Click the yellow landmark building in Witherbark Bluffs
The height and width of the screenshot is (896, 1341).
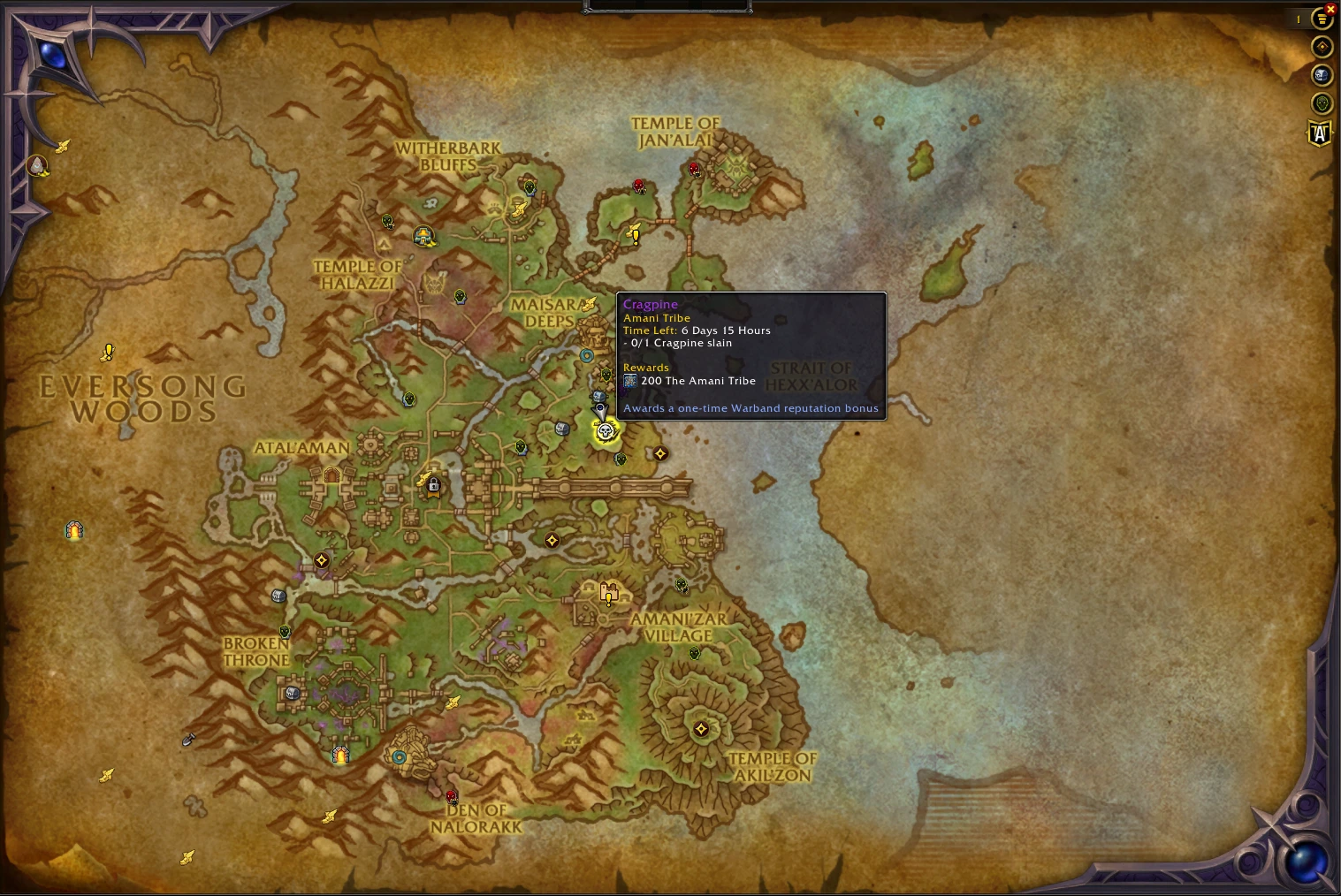pos(425,236)
